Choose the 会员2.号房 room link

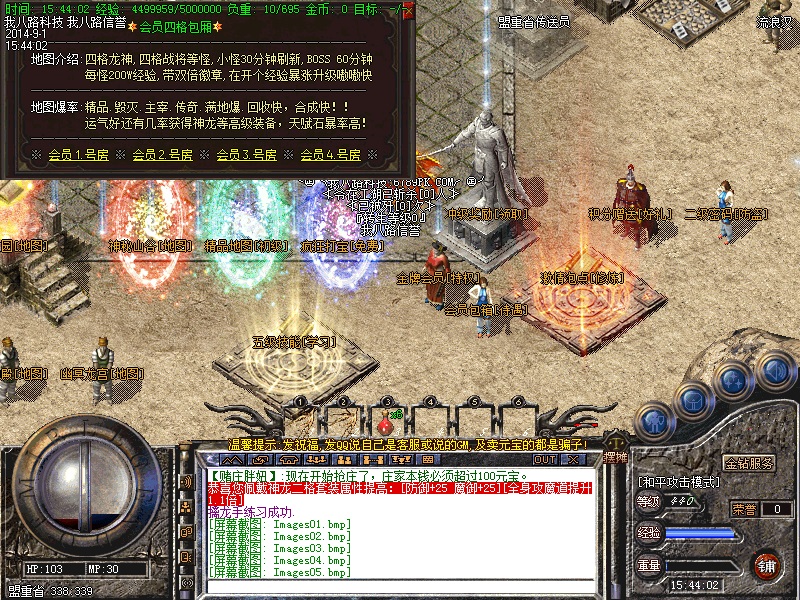(x=162, y=155)
